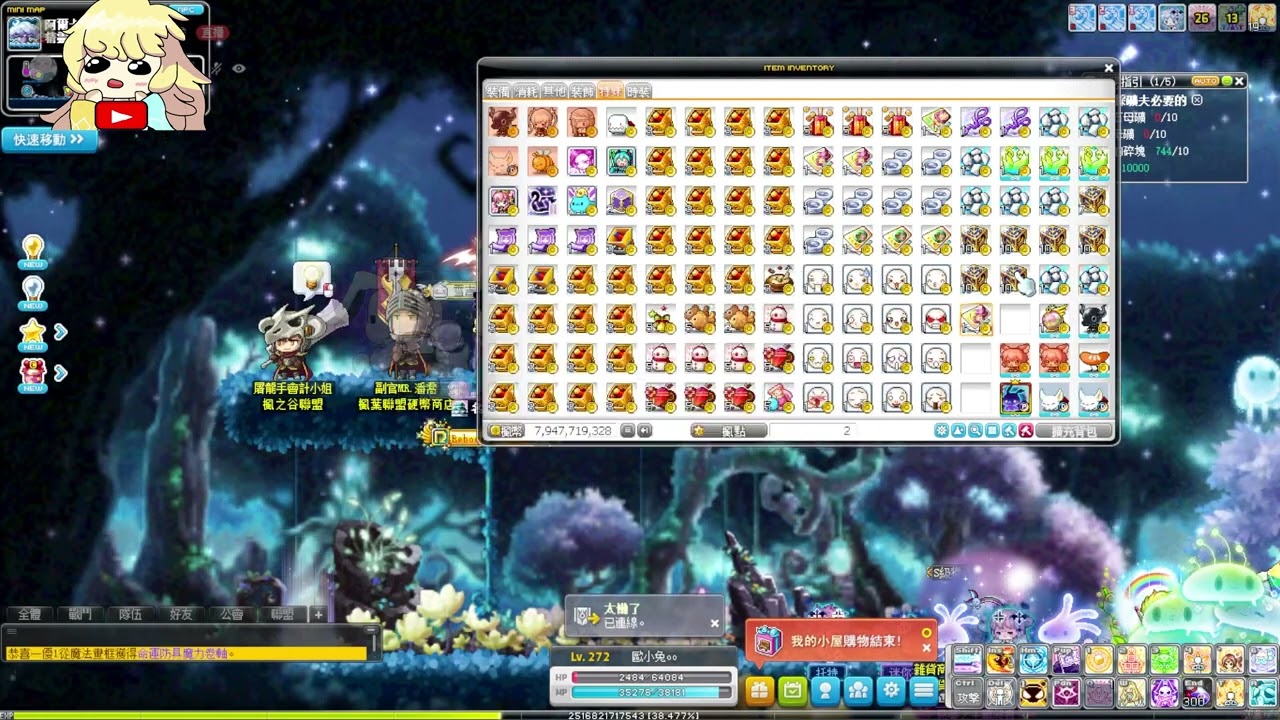Select the black horned pet item slot

coord(1093,320)
